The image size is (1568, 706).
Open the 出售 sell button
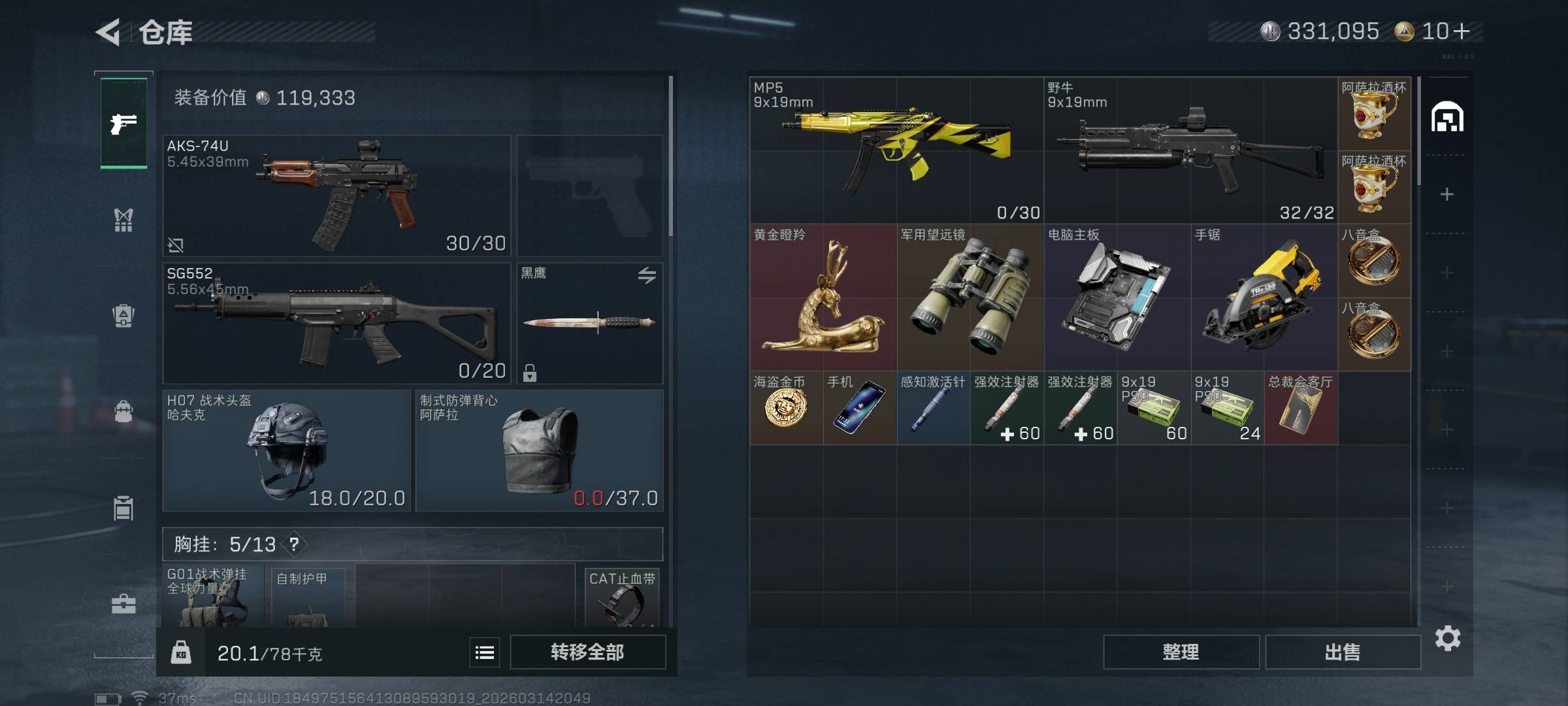tap(1343, 652)
